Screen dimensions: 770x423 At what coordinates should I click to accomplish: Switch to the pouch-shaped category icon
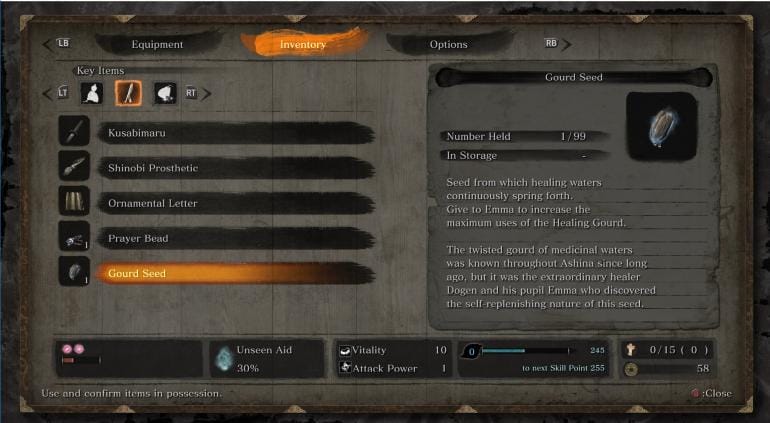[x=164, y=93]
